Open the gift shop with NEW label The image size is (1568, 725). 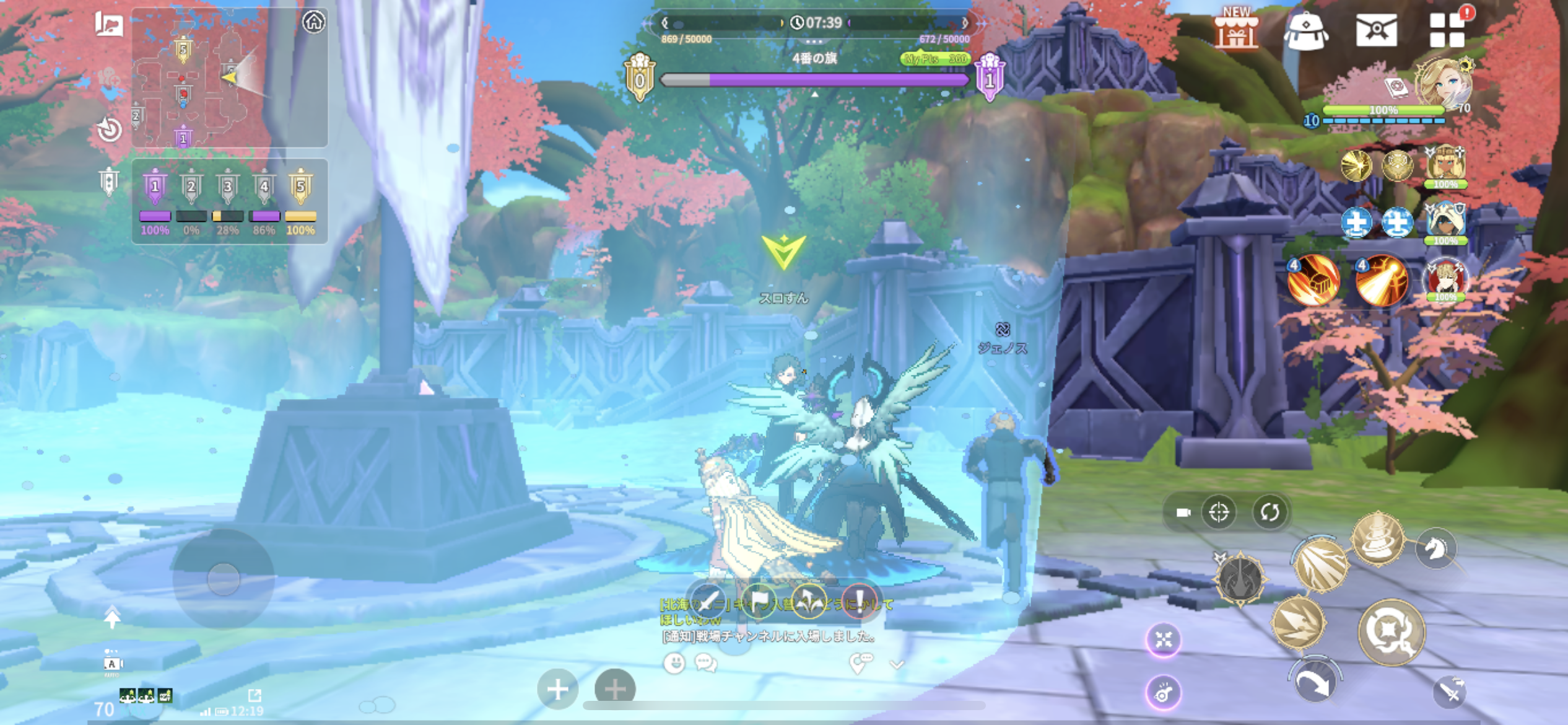click(x=1236, y=30)
